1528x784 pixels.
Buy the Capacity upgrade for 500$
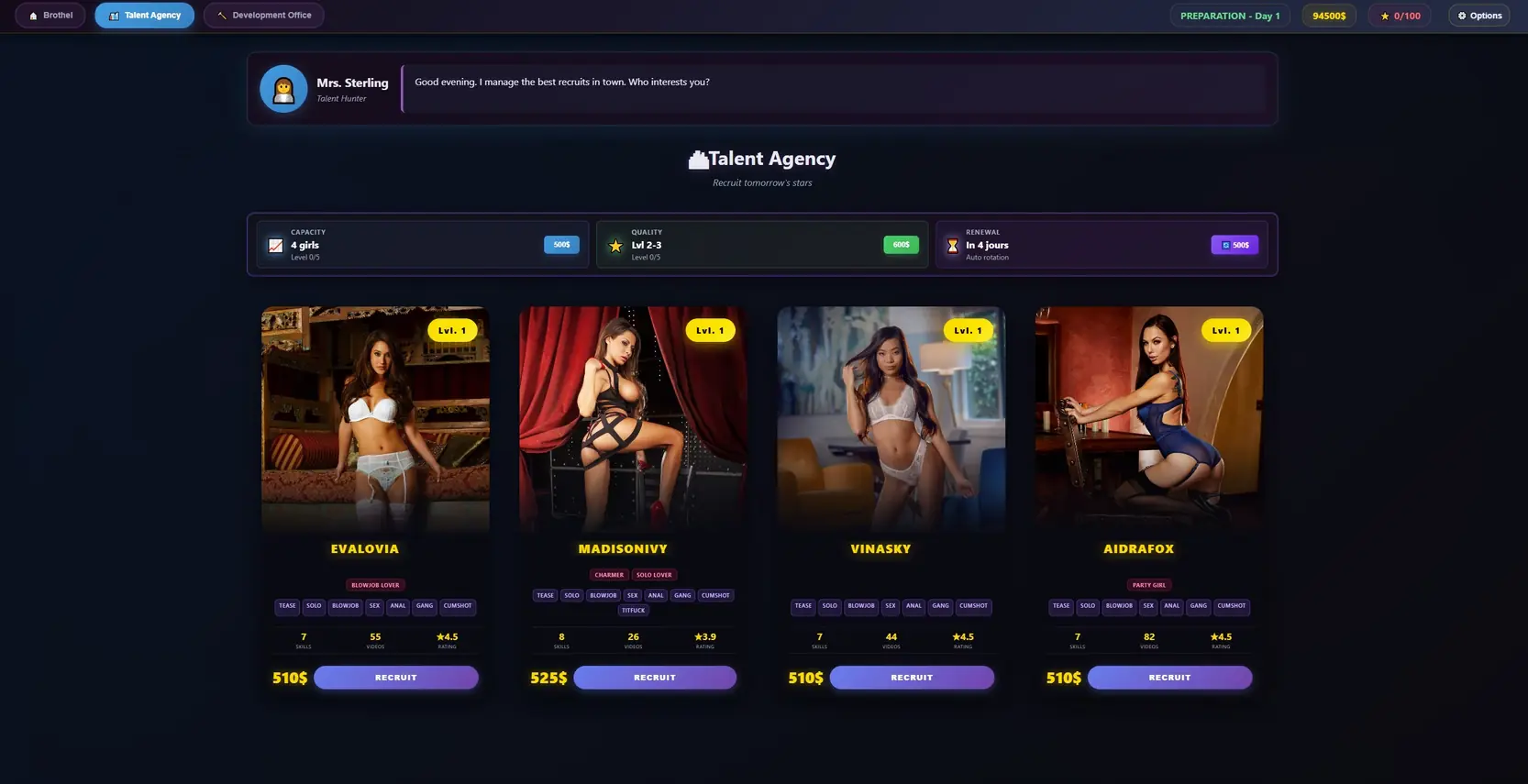coord(561,245)
